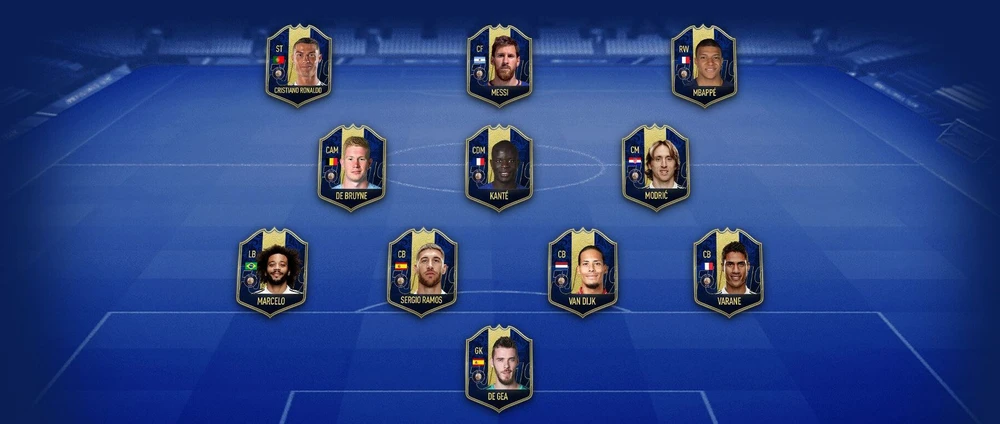Open the Varane CB card
The height and width of the screenshot is (424, 1000).
[728, 271]
